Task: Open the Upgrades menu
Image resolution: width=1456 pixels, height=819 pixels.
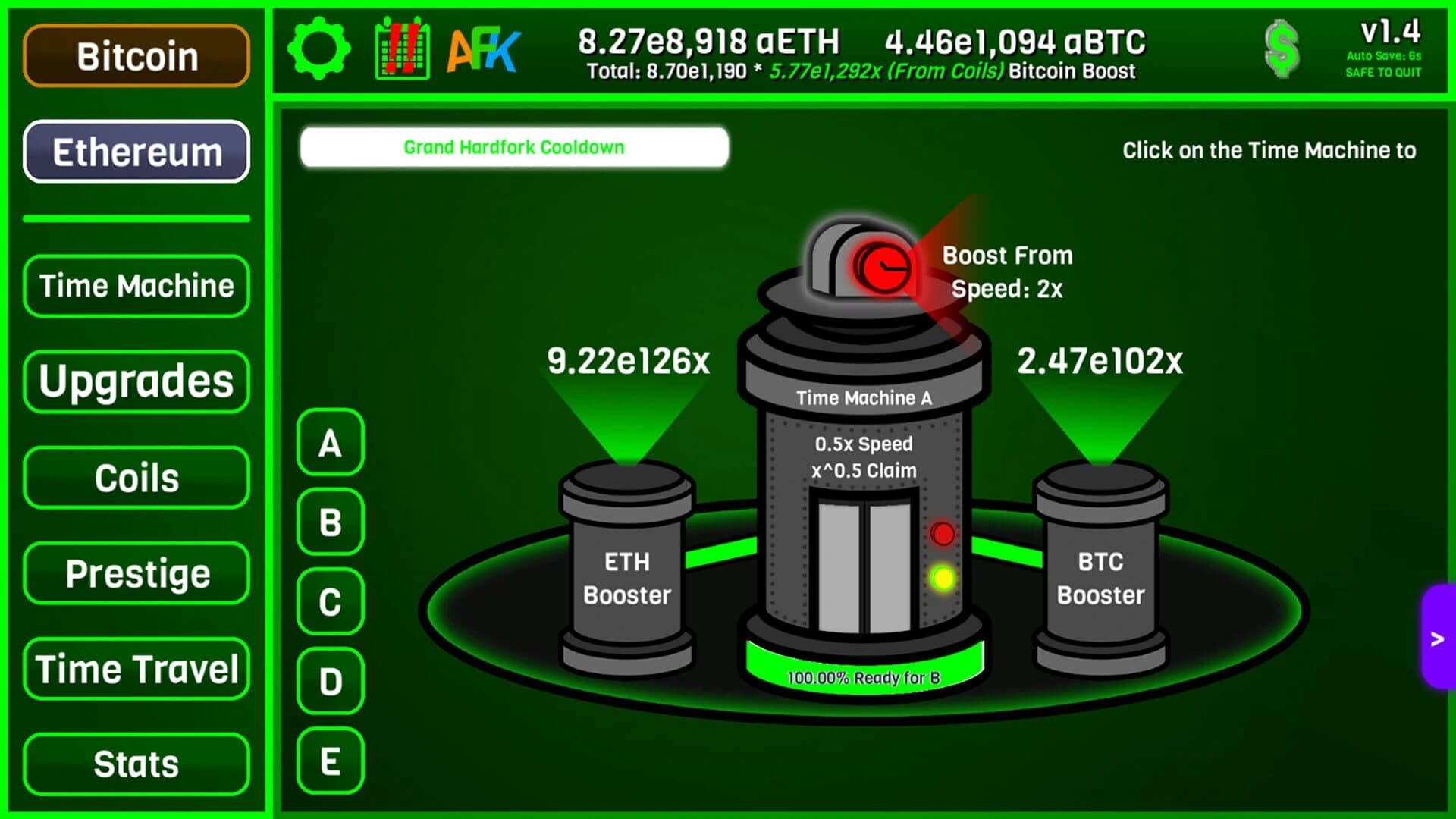Action: tap(136, 381)
